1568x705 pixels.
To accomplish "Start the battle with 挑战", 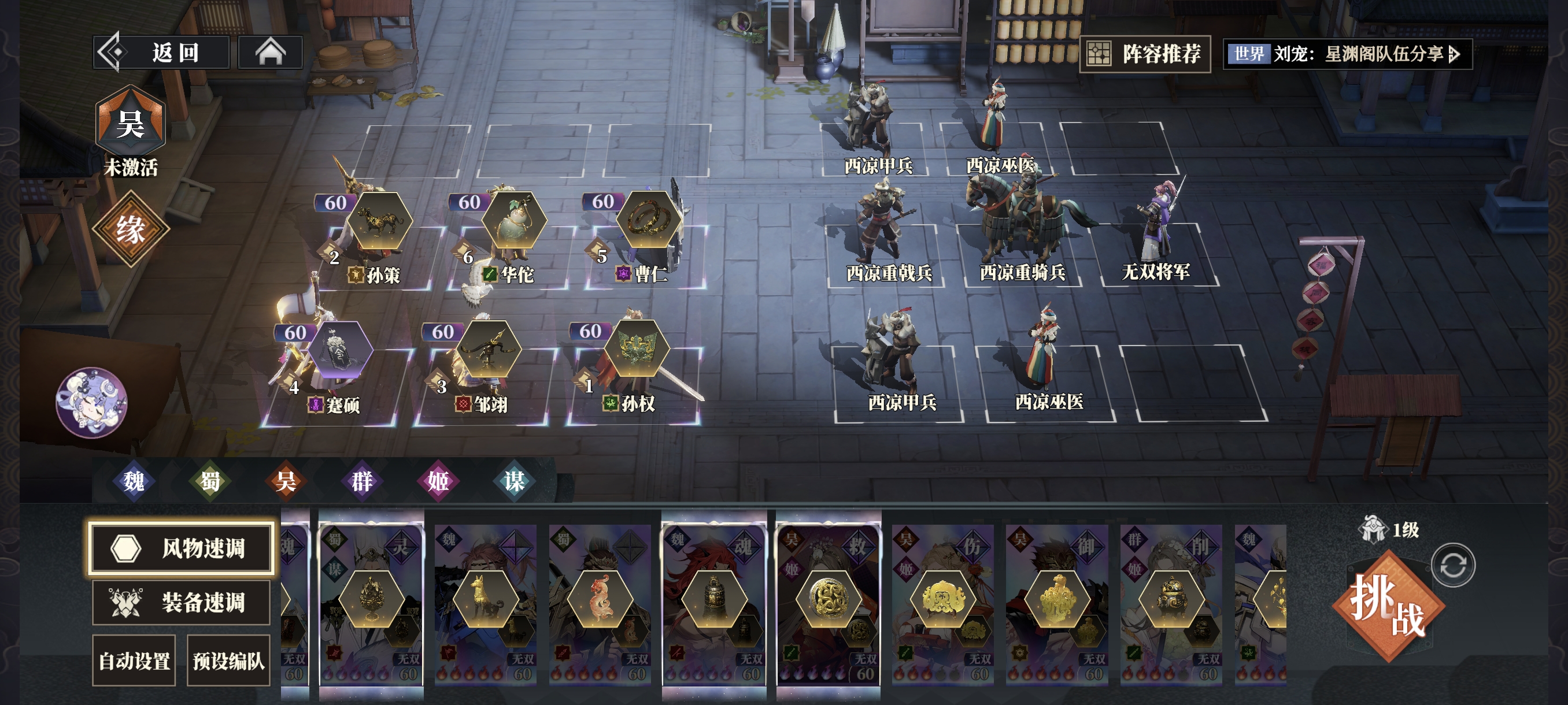I will (1388, 606).
